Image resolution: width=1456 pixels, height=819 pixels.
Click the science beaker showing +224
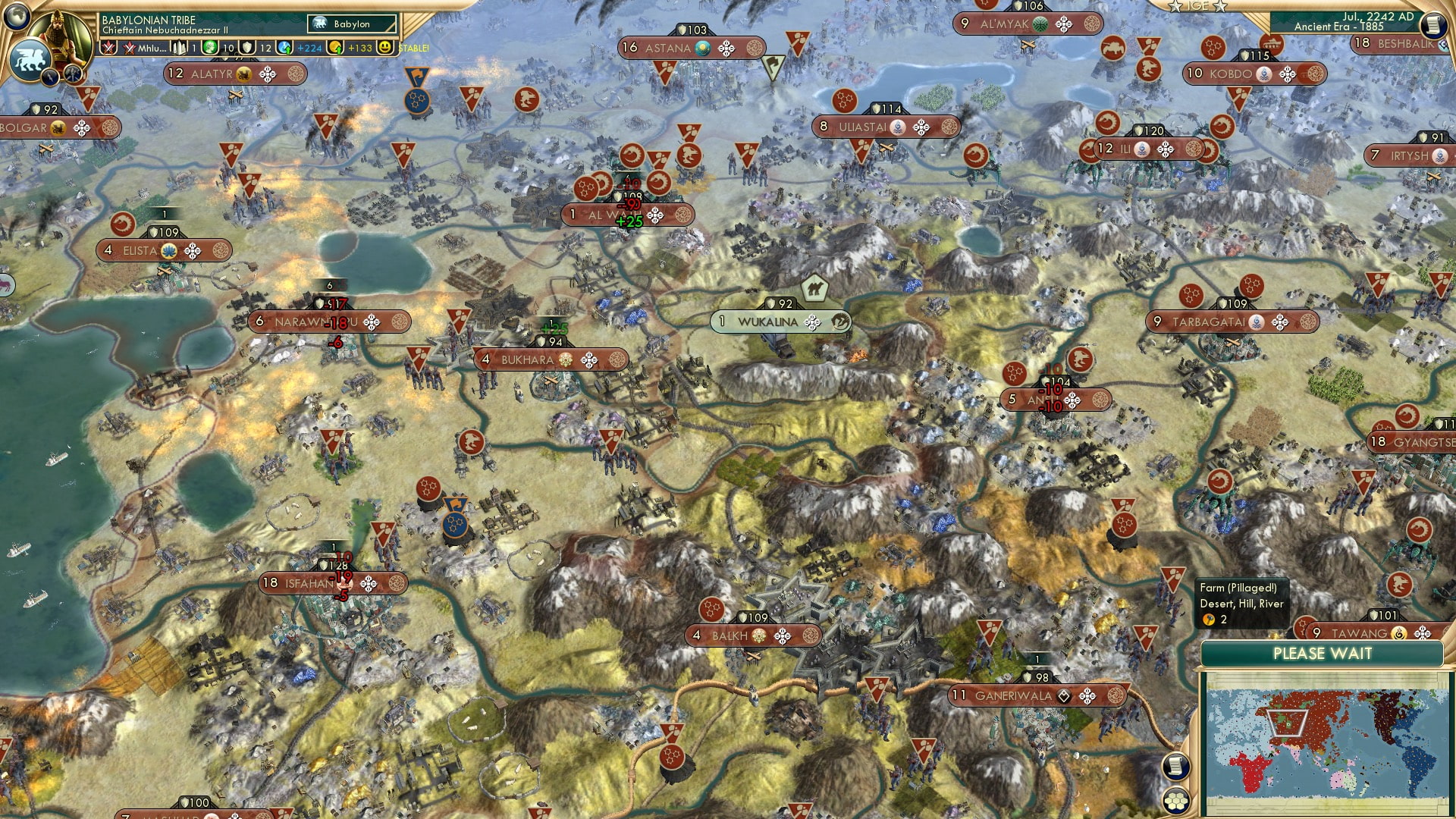click(x=284, y=48)
